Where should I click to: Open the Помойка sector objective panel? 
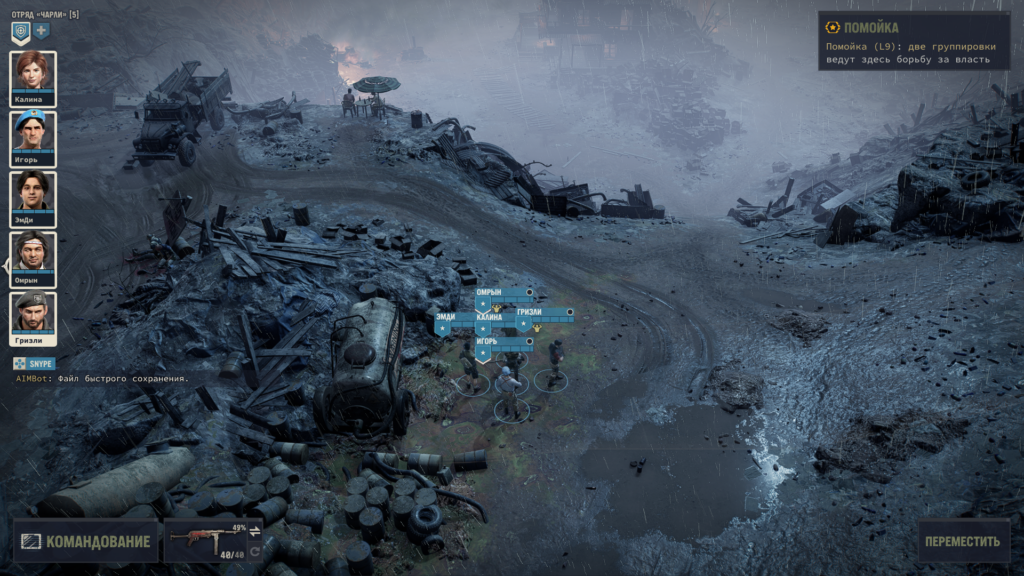click(913, 41)
